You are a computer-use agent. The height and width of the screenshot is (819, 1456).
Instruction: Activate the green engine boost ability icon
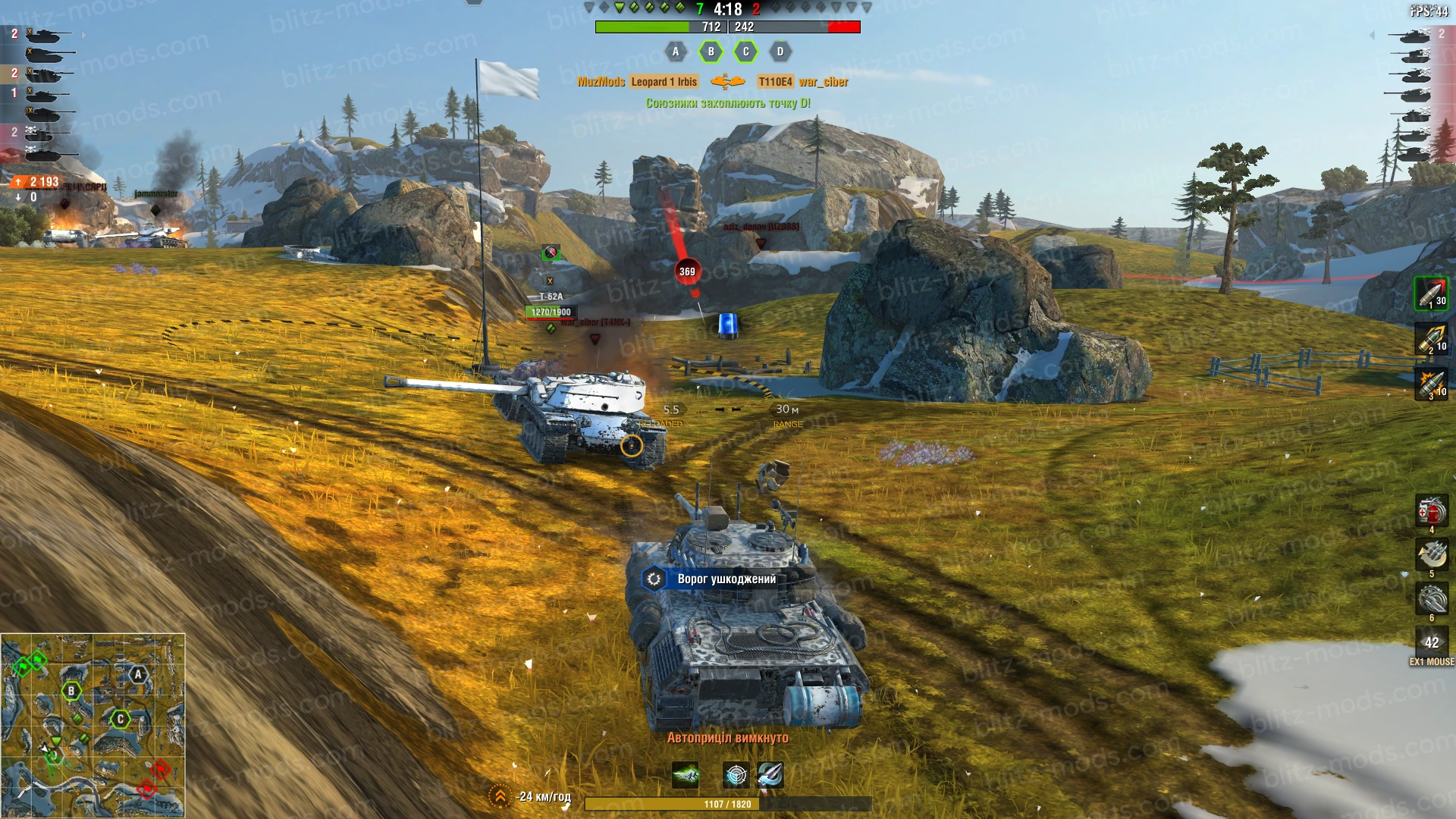[x=685, y=777]
